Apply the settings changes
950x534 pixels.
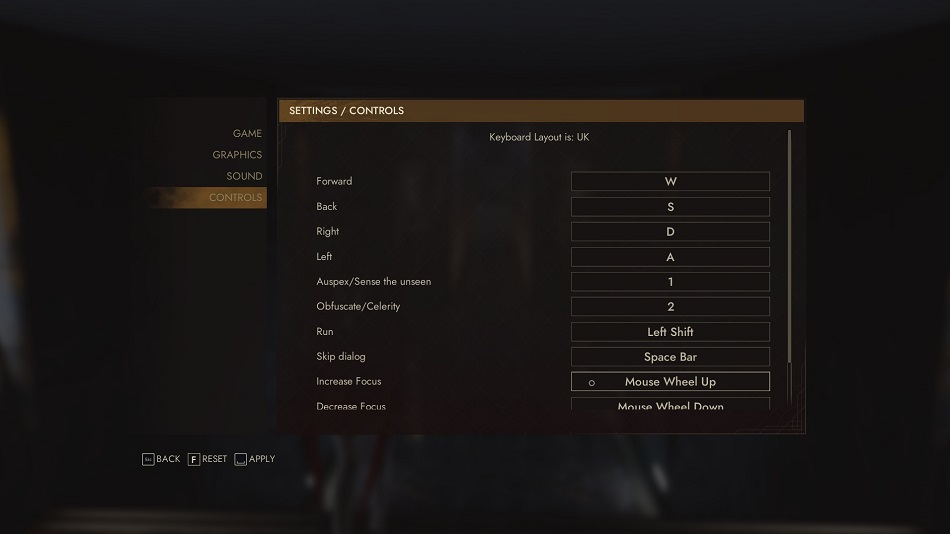tap(254, 459)
